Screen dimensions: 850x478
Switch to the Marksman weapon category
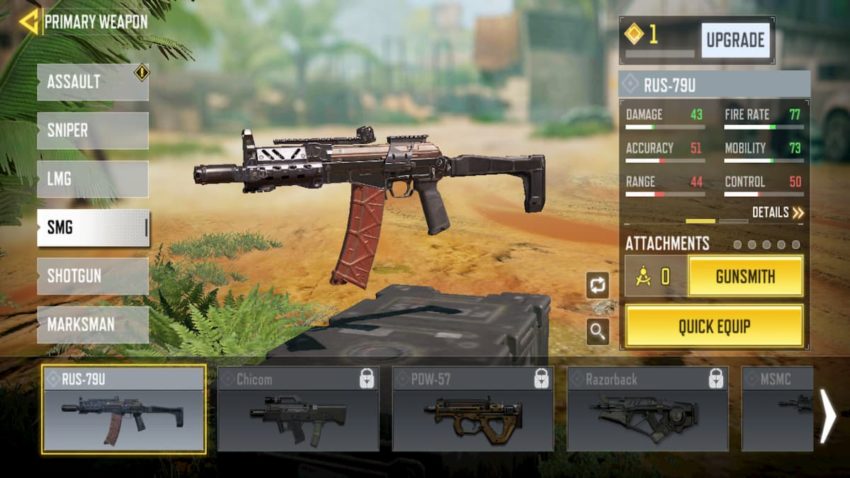(92, 324)
